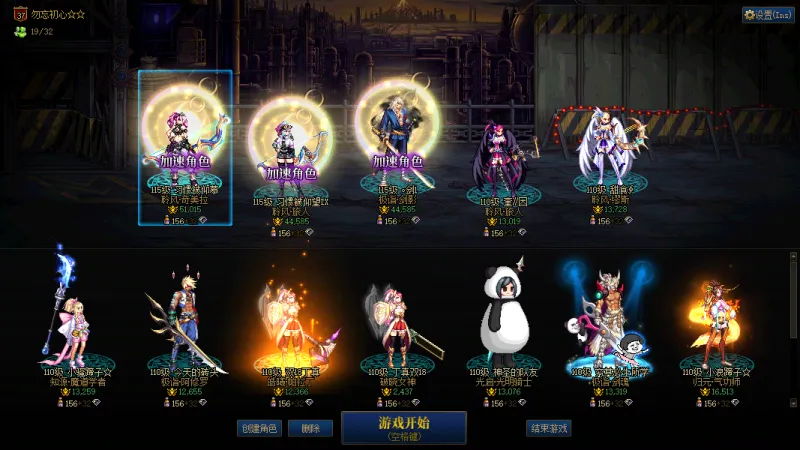800x450 pixels.
Task: Click 创建角色 to create a character
Action: pyautogui.click(x=259, y=428)
